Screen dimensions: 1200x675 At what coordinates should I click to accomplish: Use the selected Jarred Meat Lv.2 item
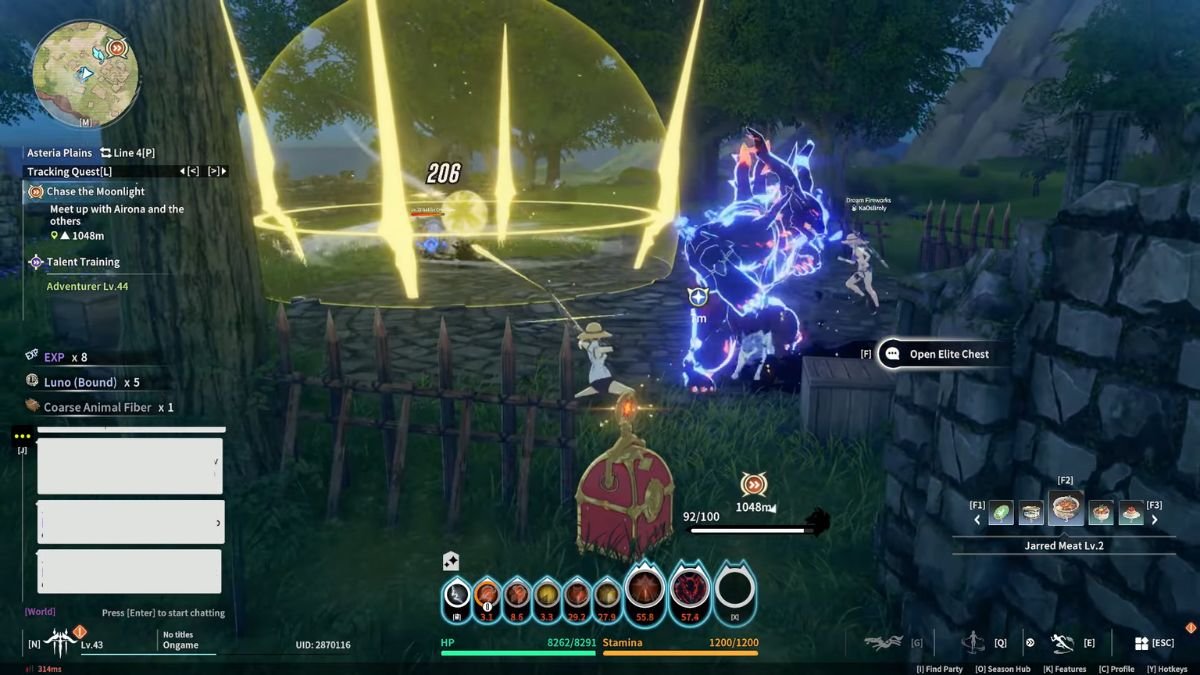(1067, 510)
